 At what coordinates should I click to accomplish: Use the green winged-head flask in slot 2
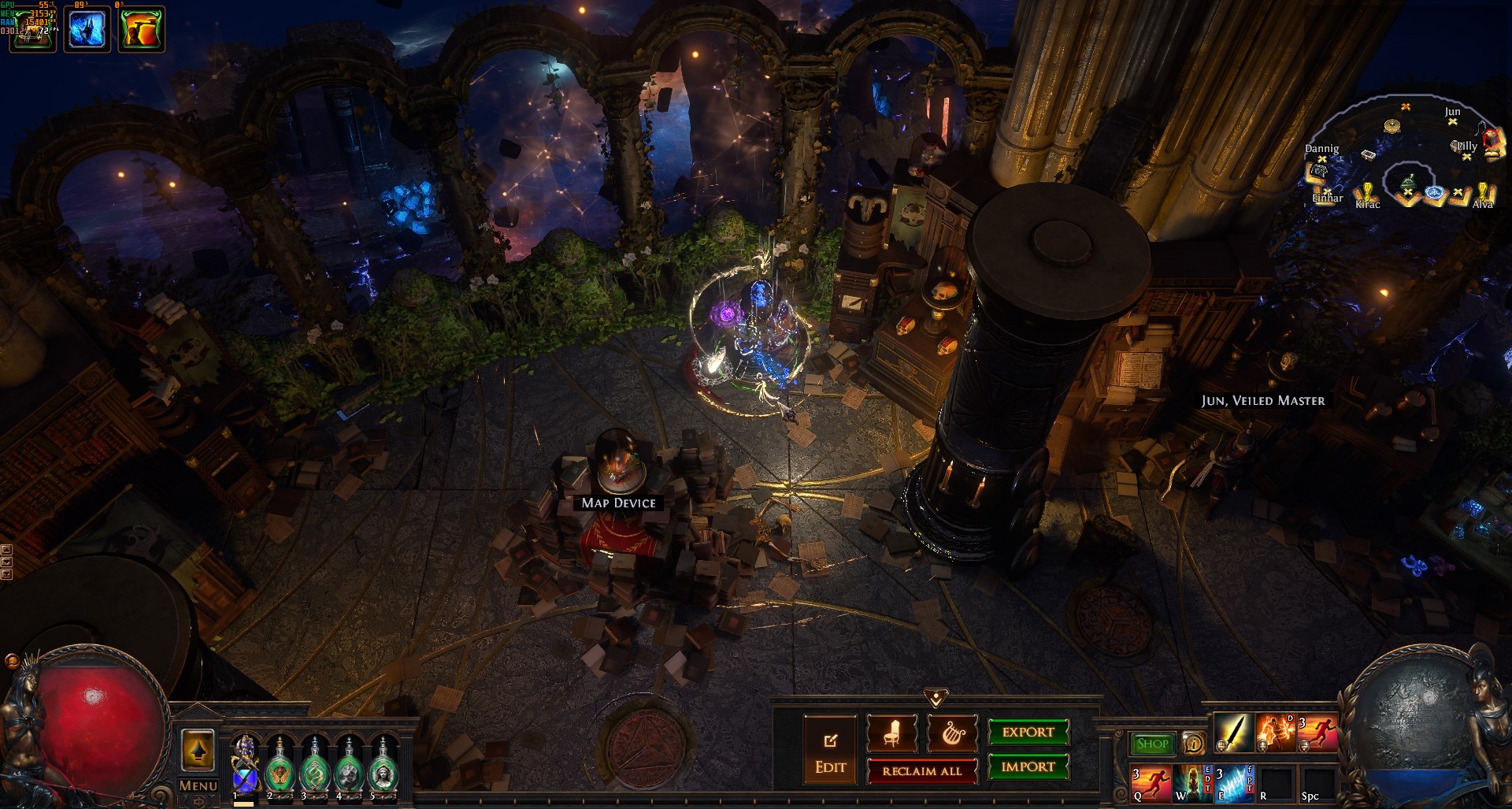tap(280, 766)
